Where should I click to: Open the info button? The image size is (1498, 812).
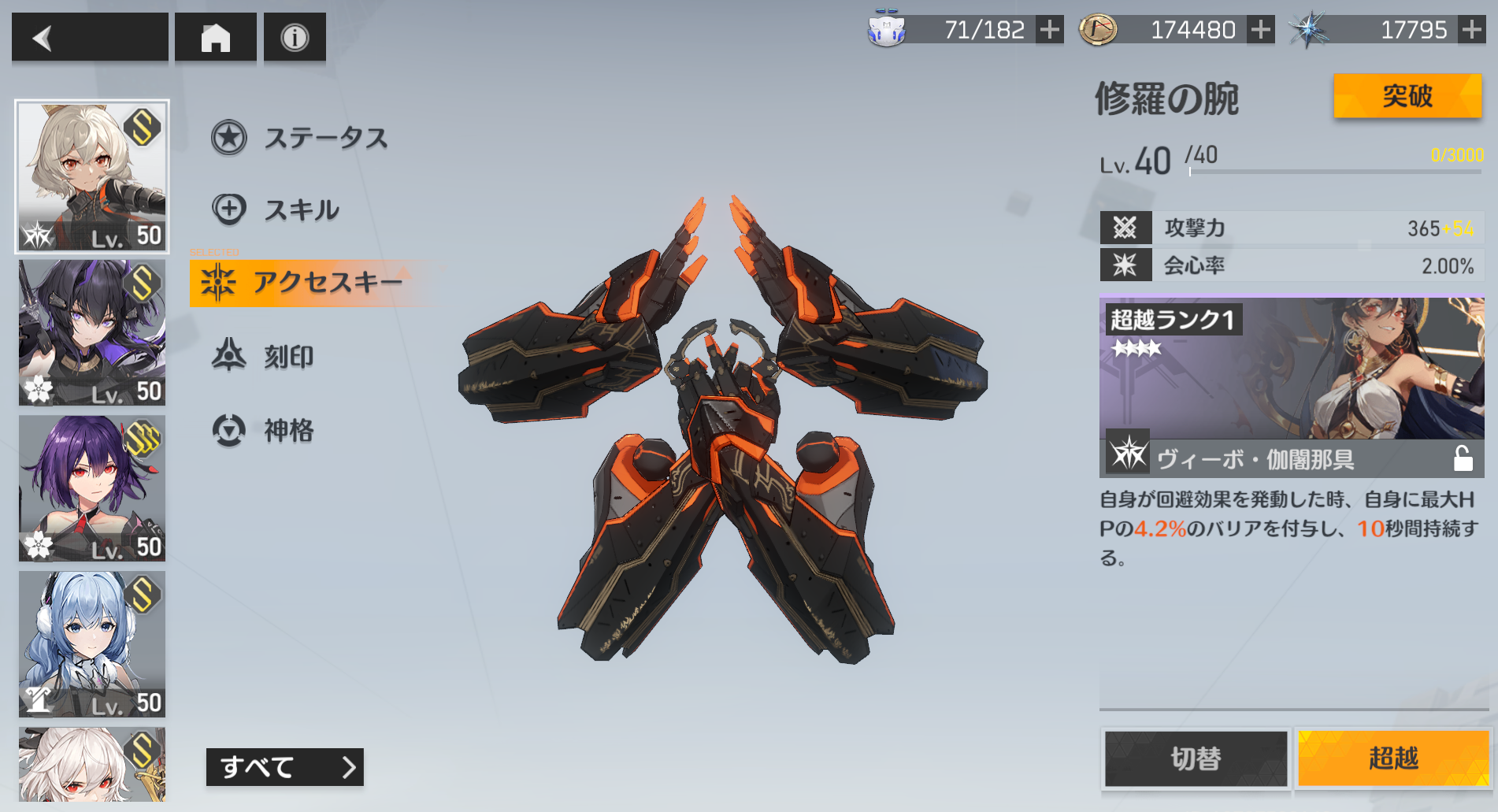point(295,37)
